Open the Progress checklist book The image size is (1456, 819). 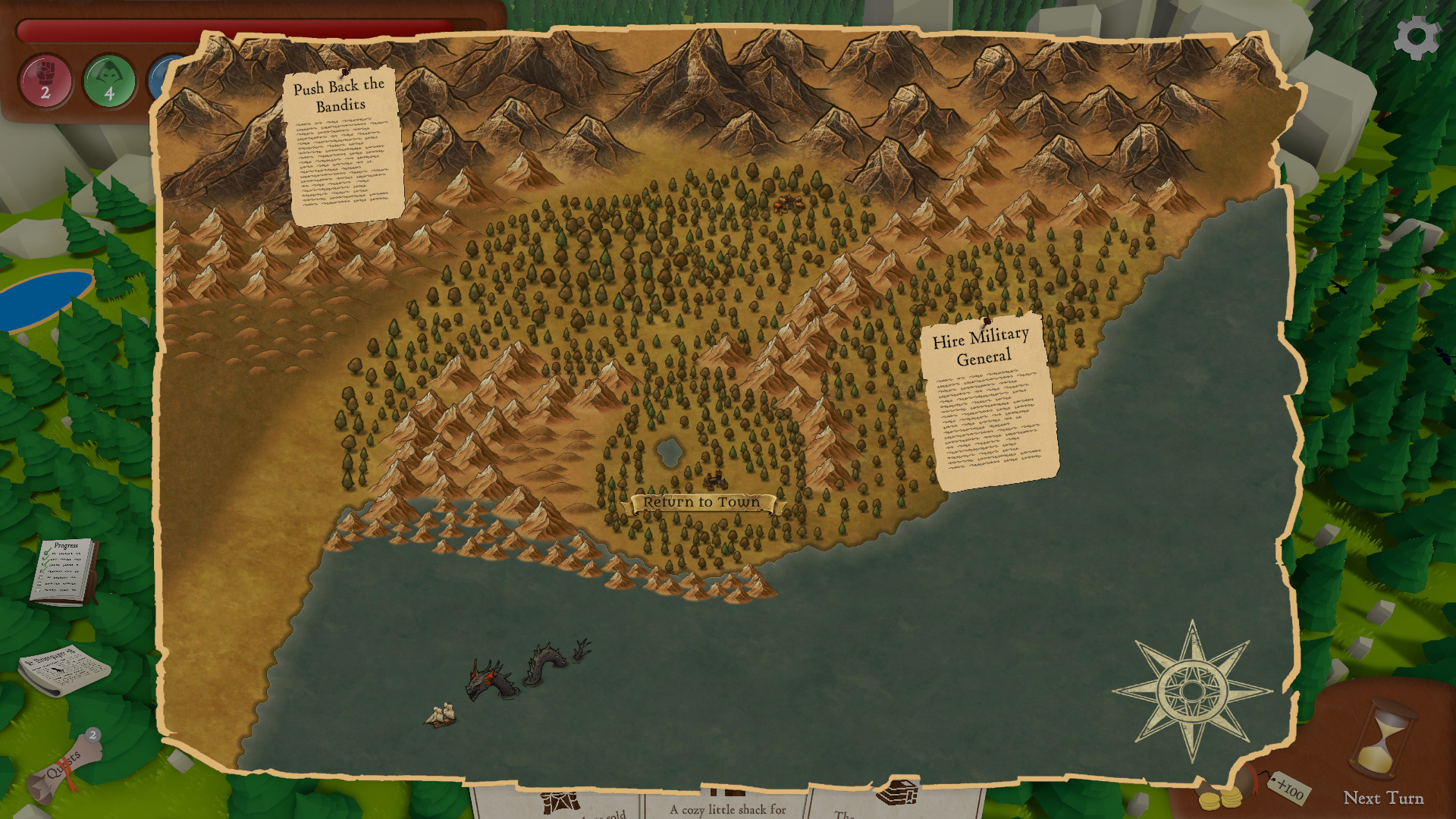tap(64, 572)
